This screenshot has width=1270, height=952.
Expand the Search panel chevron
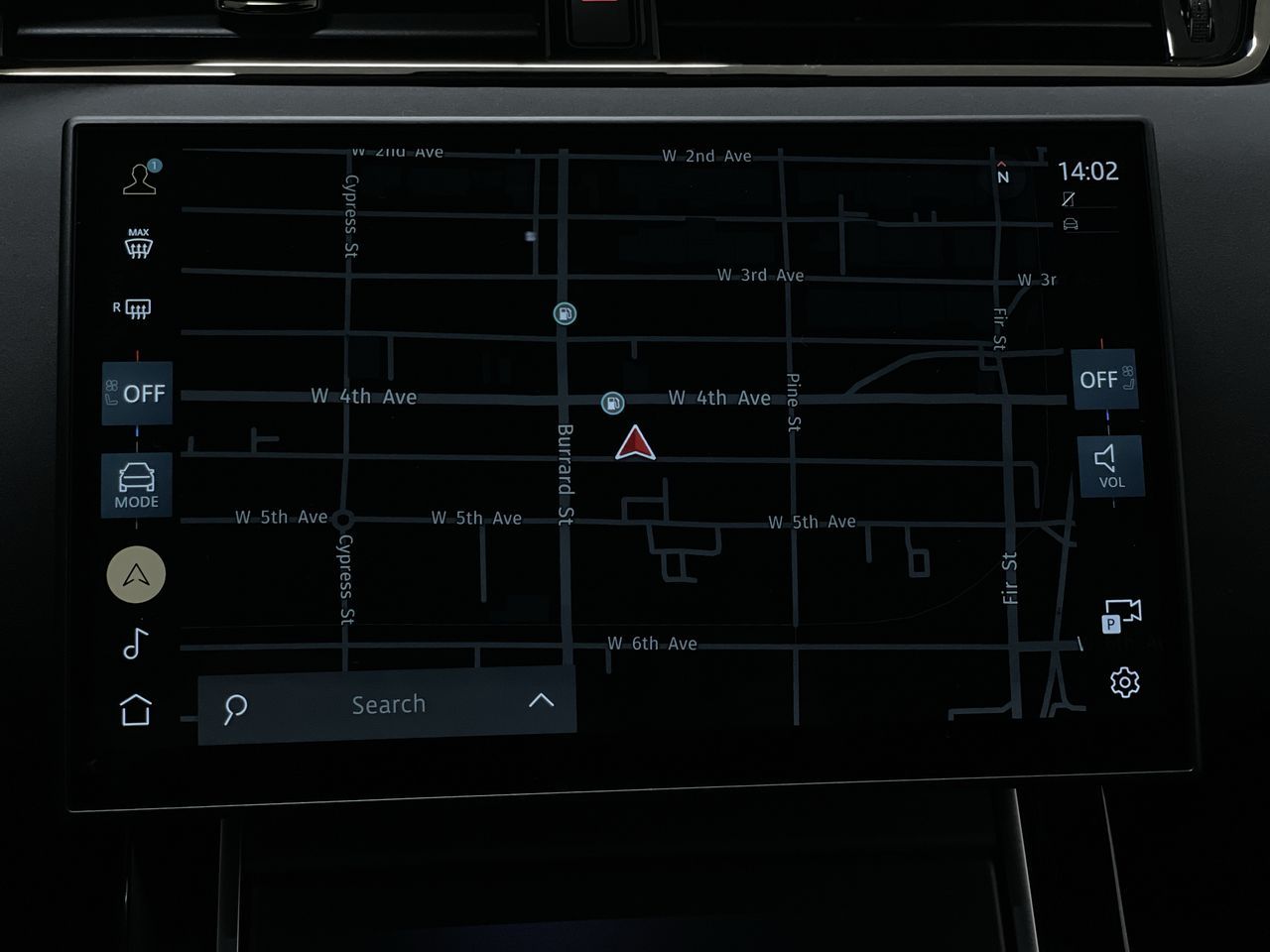[541, 702]
